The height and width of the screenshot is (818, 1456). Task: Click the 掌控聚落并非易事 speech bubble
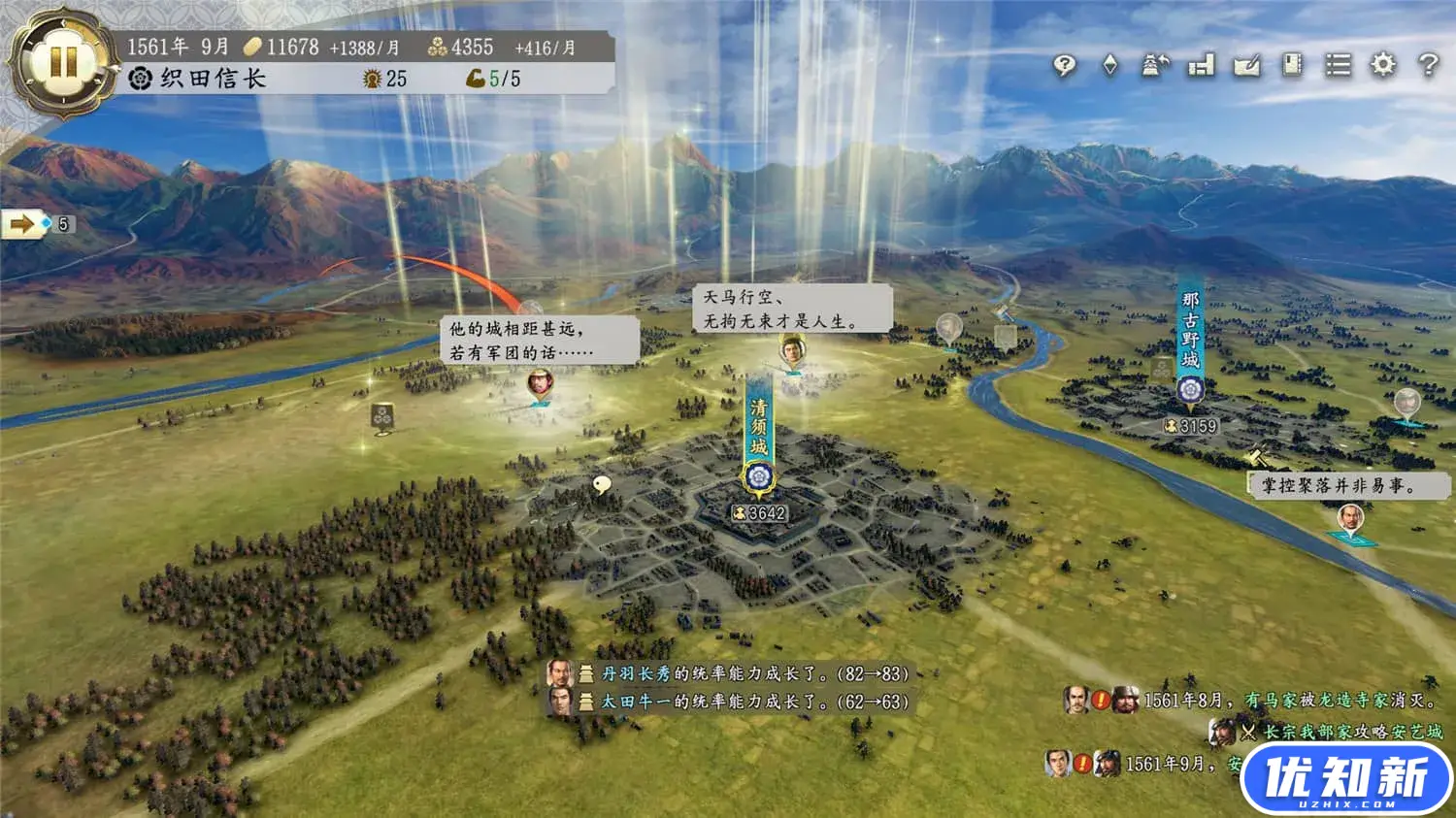pyautogui.click(x=1337, y=485)
